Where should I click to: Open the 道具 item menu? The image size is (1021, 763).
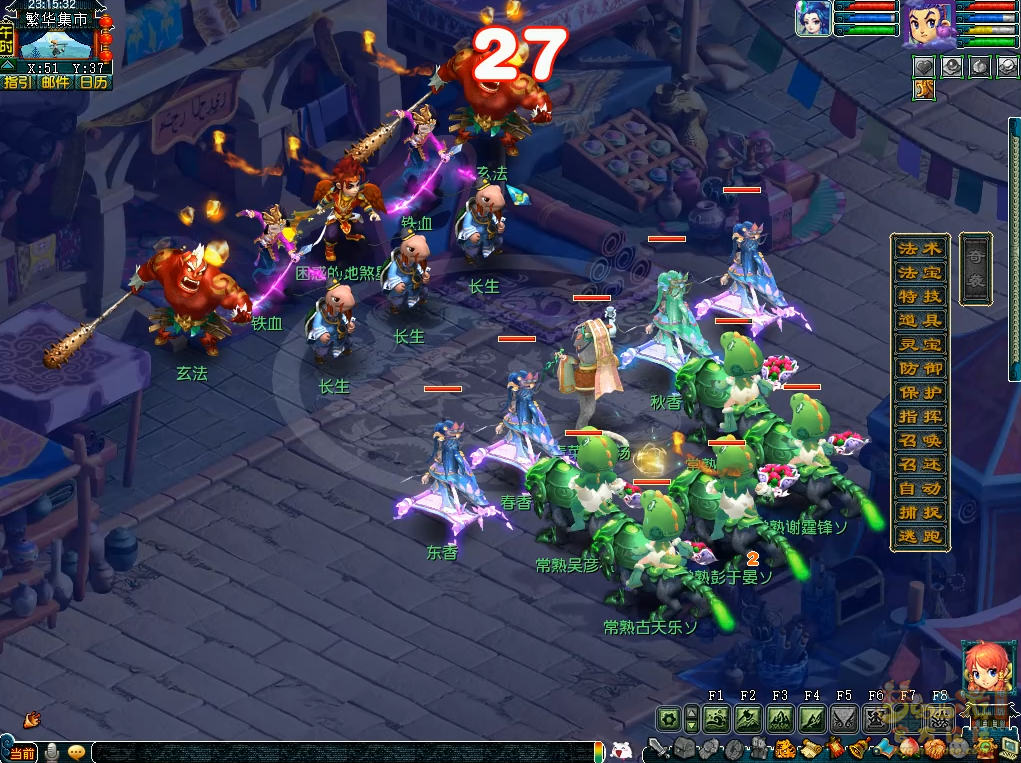(919, 320)
